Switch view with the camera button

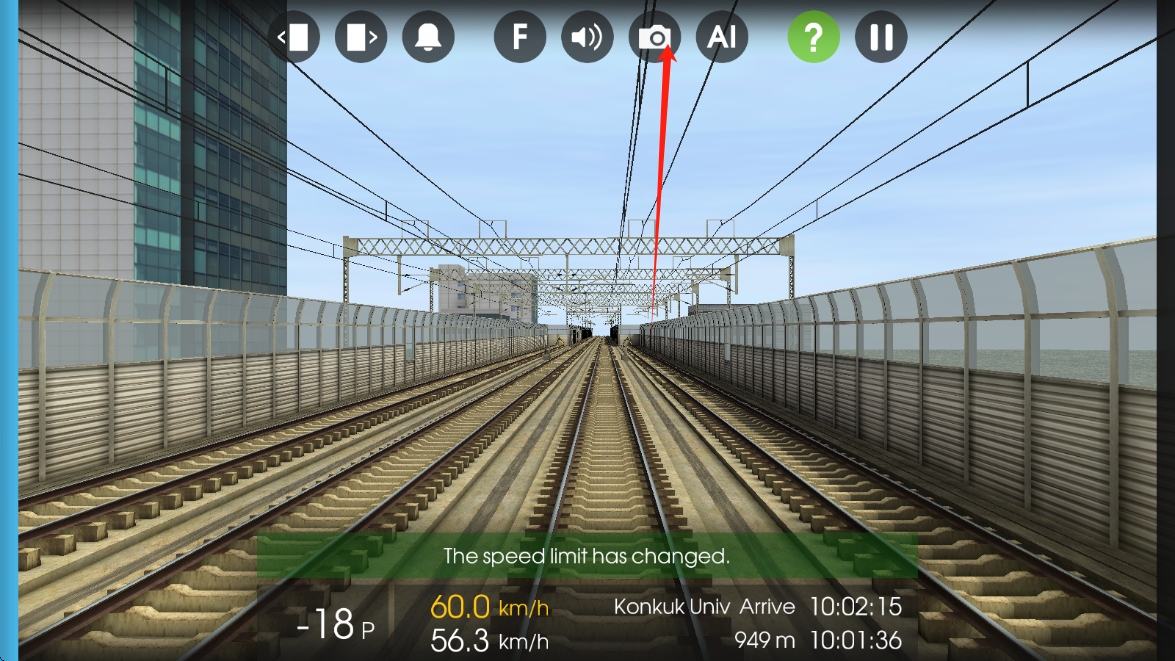pos(654,38)
